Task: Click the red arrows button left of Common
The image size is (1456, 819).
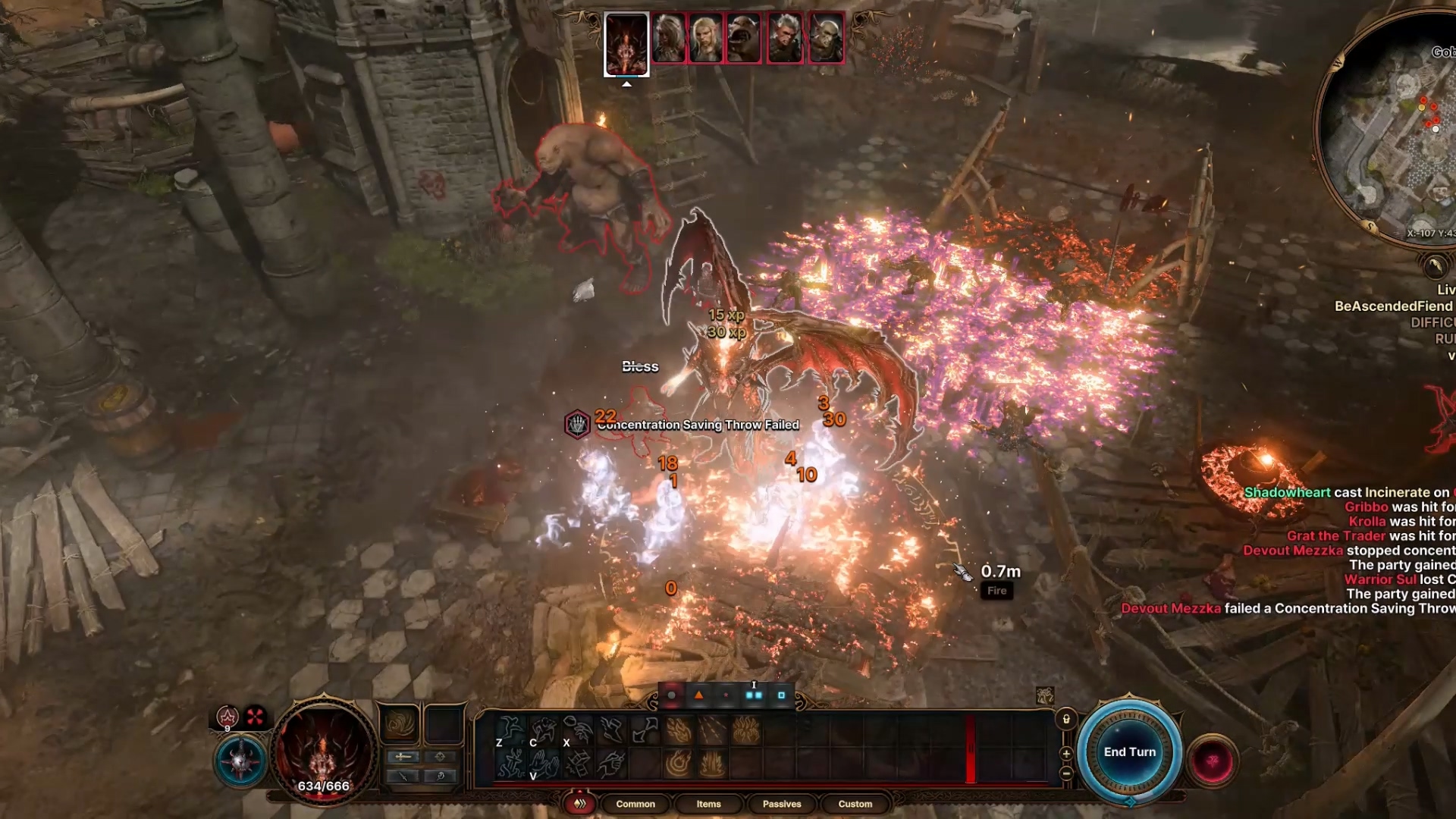Action: (x=580, y=804)
